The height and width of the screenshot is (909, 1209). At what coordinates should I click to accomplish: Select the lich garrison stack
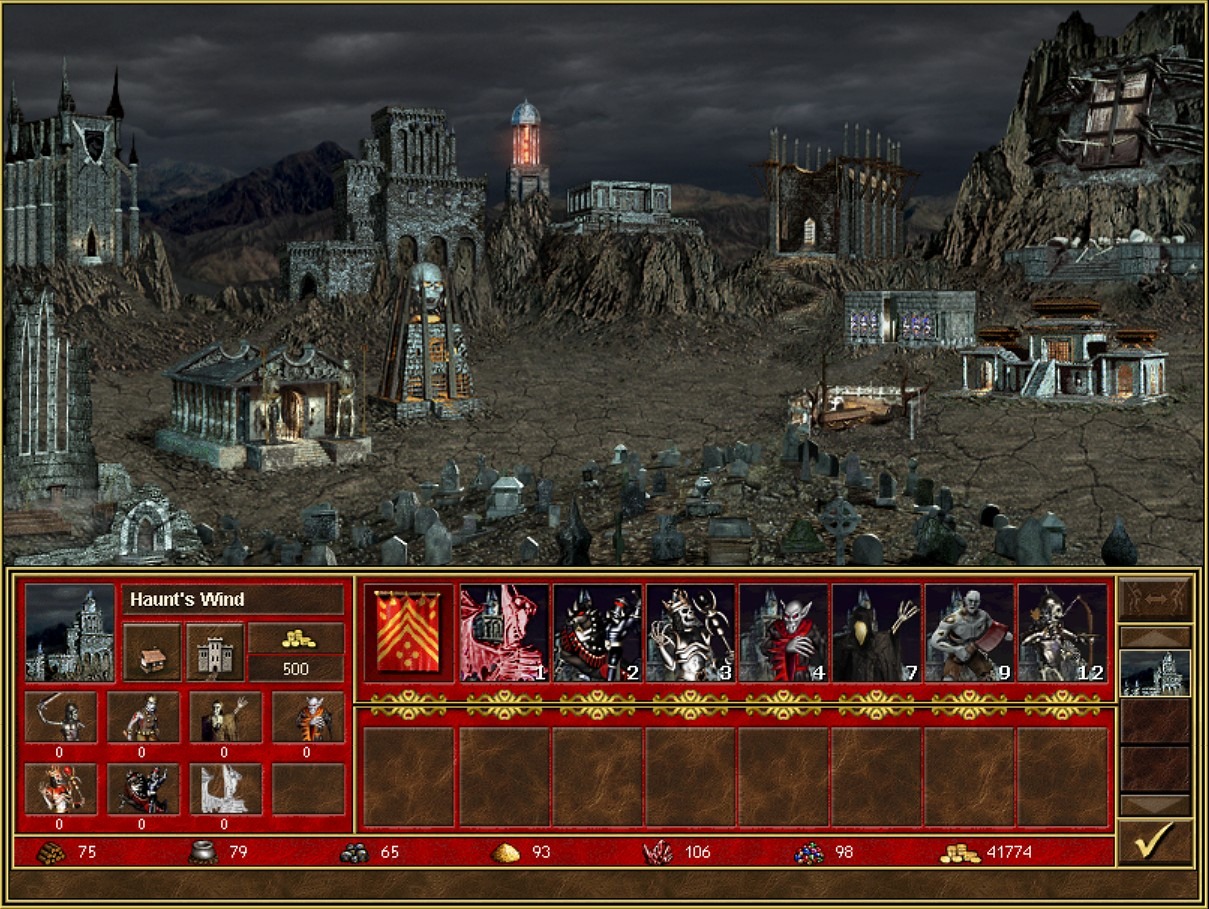[690, 634]
